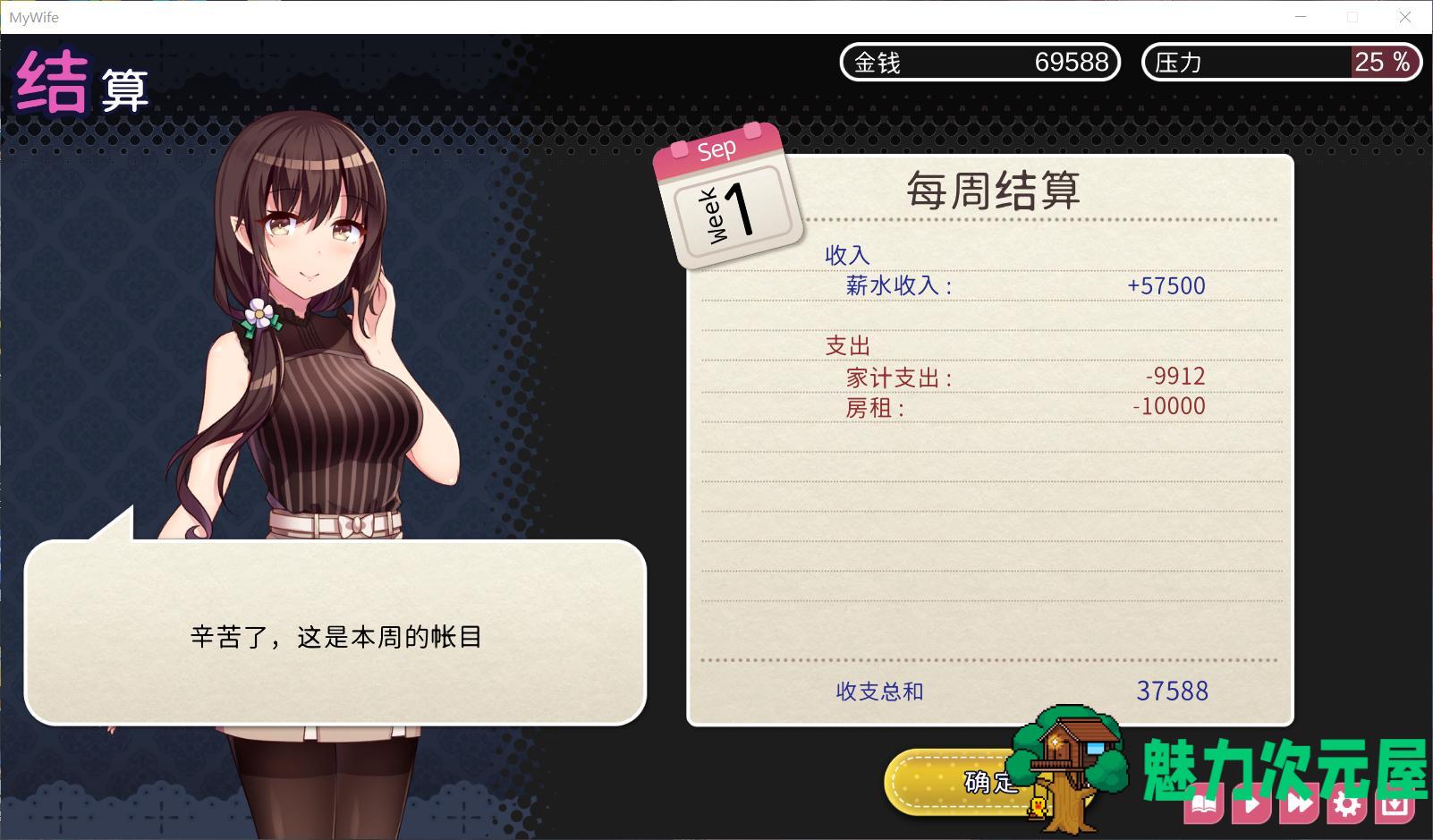Click the flower hair accessory on the character

click(x=259, y=315)
